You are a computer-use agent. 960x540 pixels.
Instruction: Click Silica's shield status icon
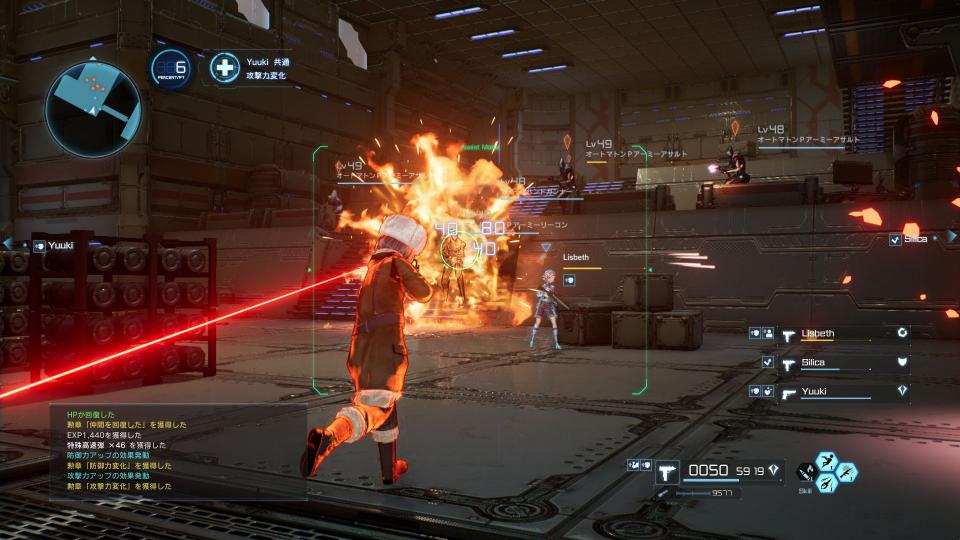click(902, 362)
